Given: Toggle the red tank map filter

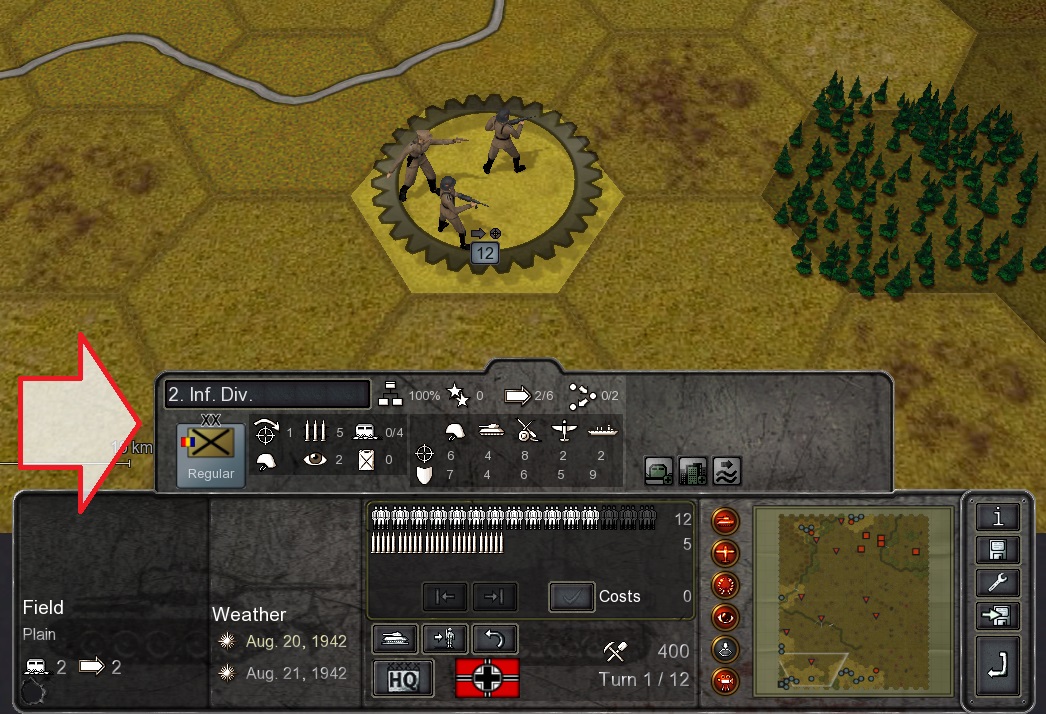Looking at the screenshot, I should (x=725, y=521).
